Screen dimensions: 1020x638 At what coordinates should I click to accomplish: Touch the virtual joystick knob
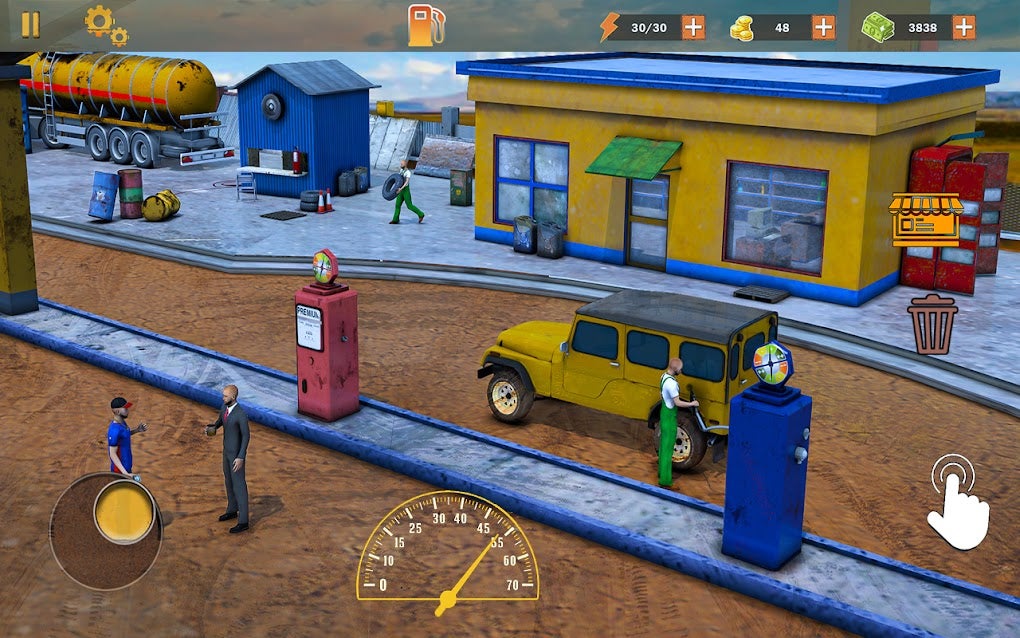(x=125, y=513)
